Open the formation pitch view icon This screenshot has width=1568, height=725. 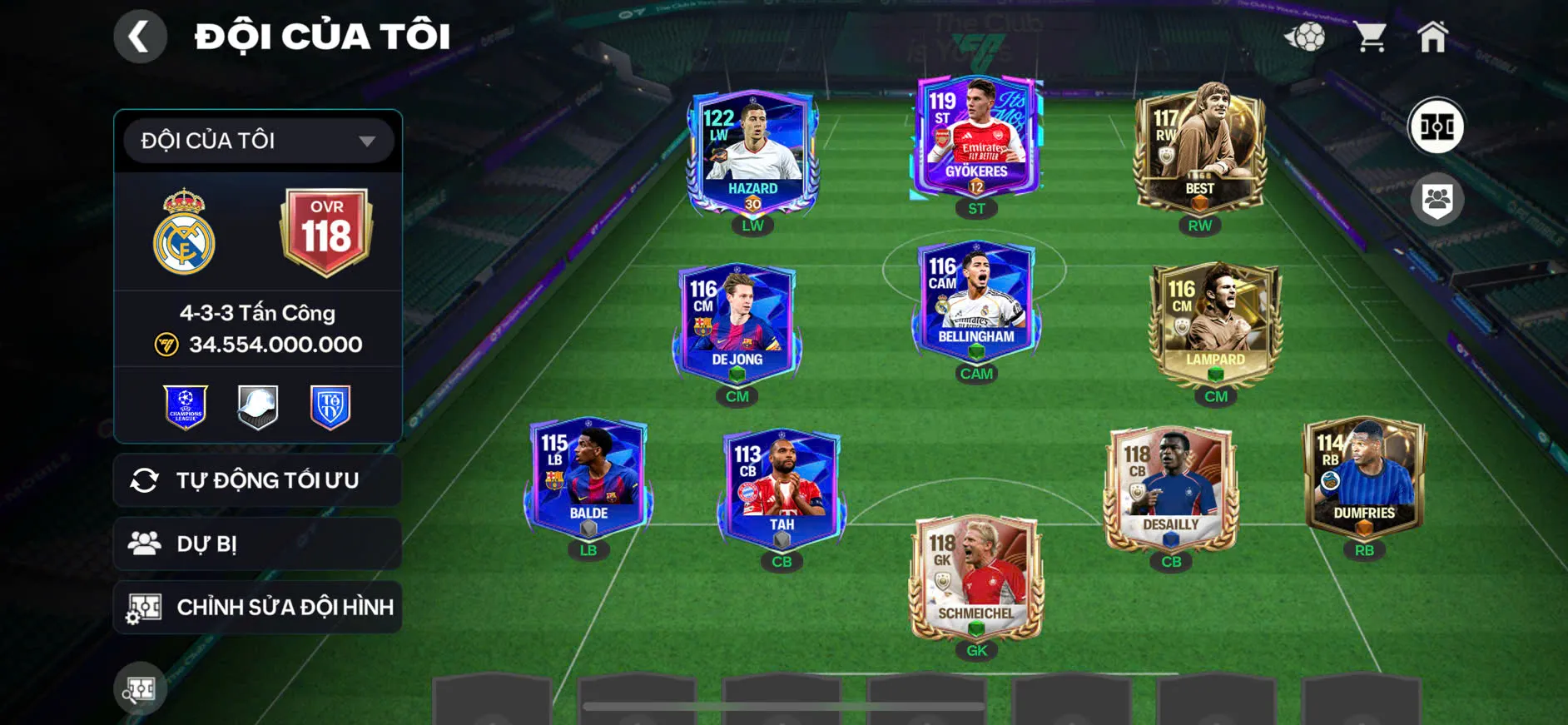coord(1439,127)
